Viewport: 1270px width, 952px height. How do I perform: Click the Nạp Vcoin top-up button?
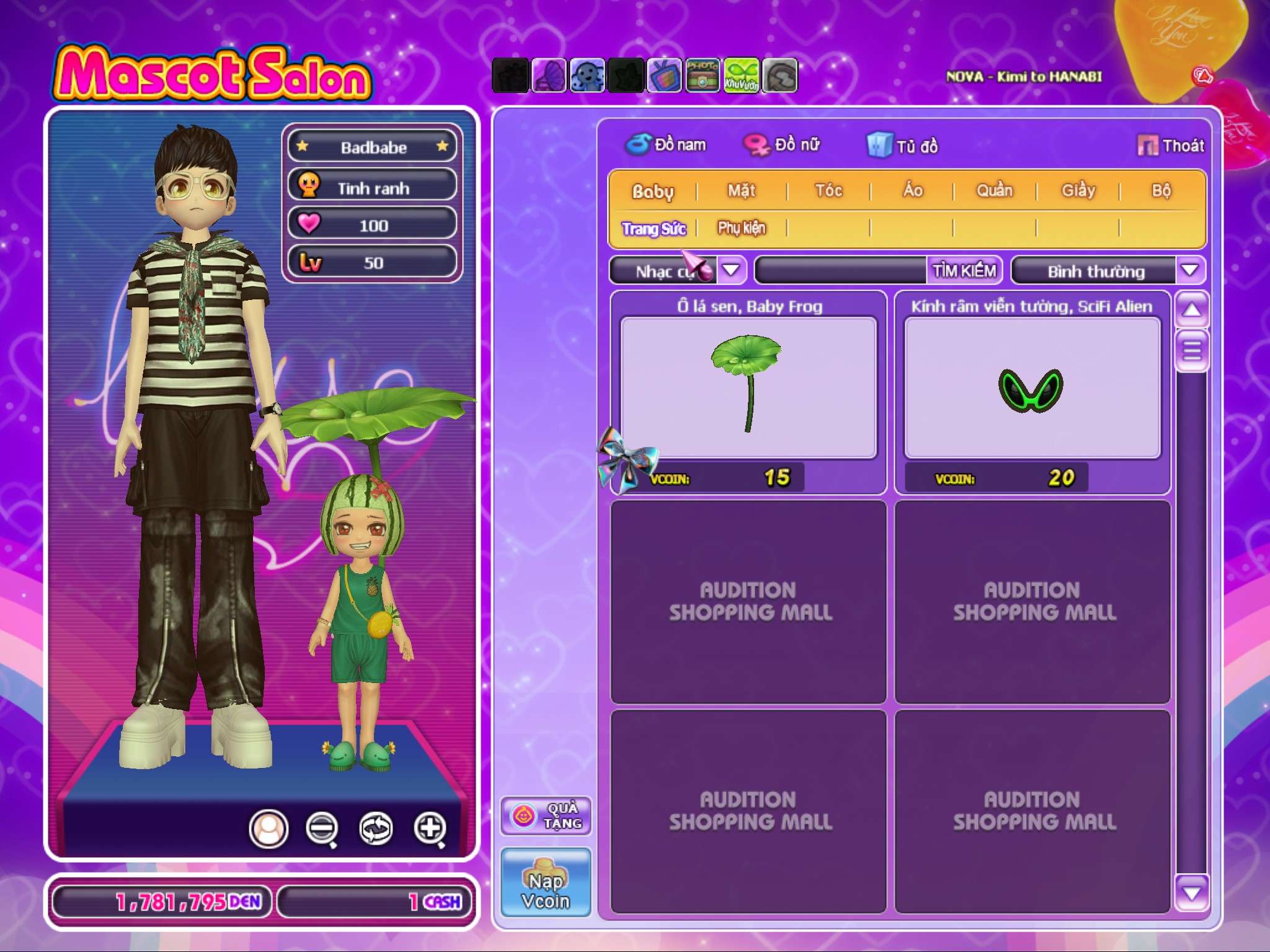point(546,883)
